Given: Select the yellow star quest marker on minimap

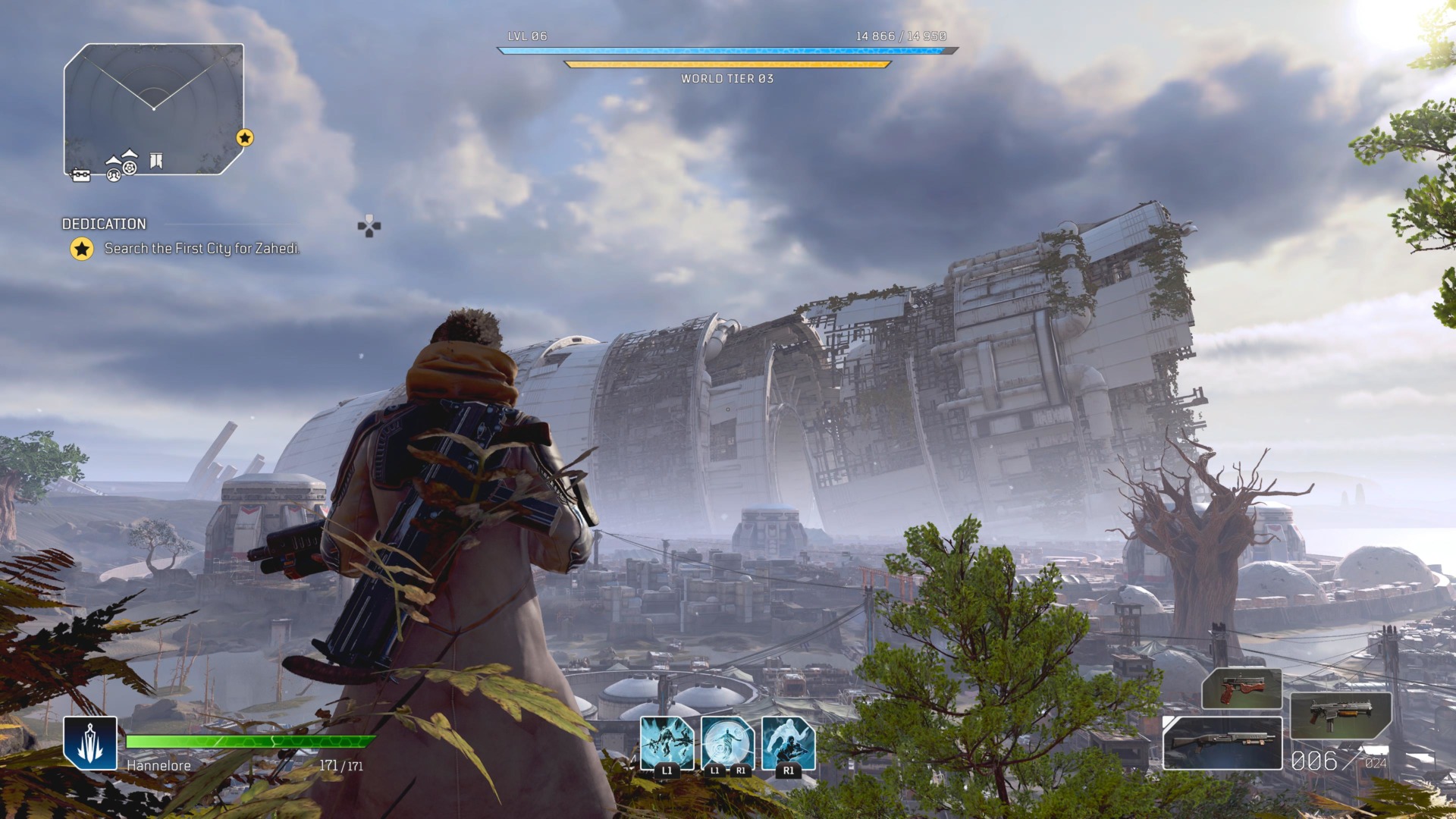Looking at the screenshot, I should (244, 138).
